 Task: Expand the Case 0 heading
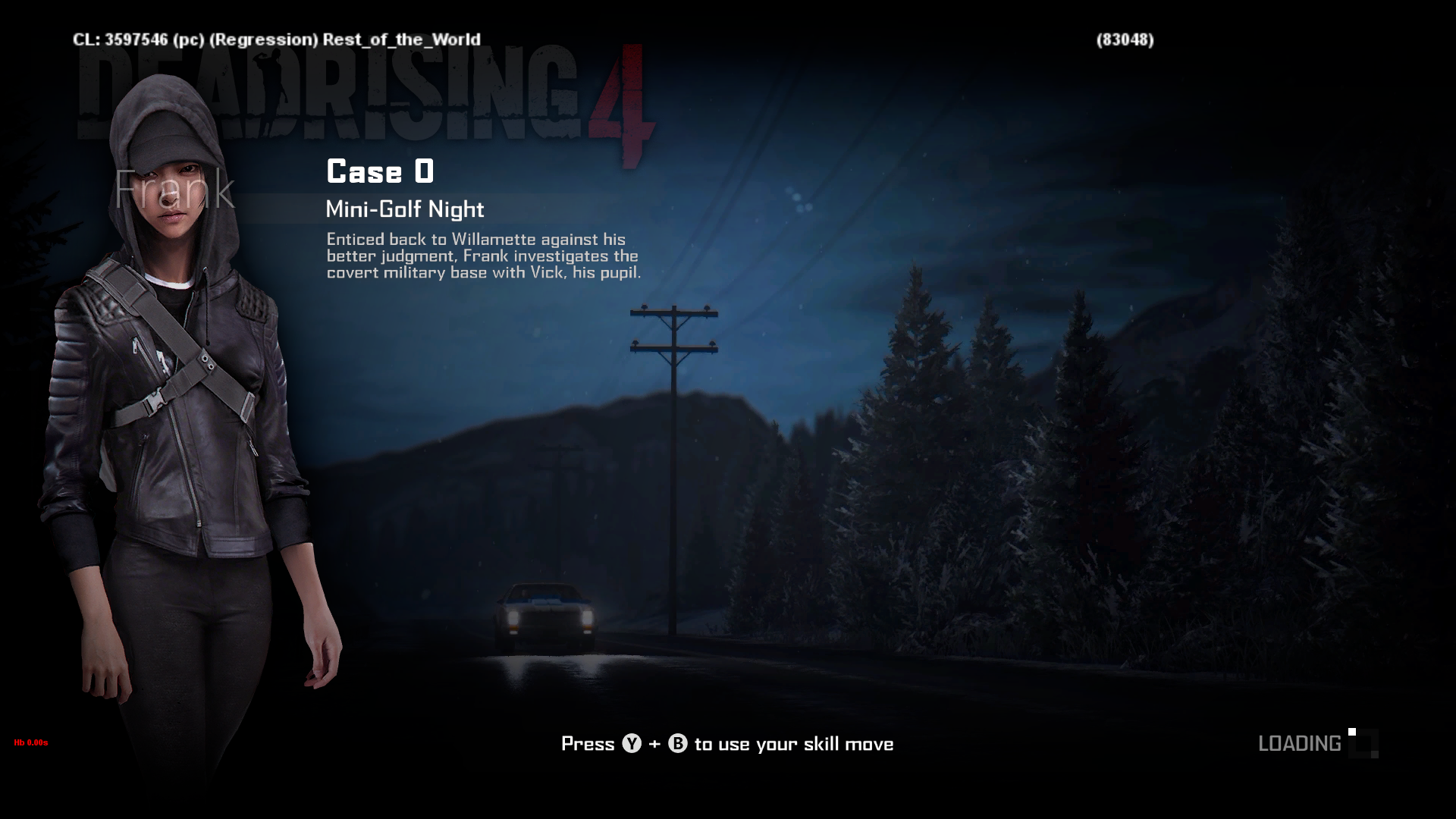pyautogui.click(x=379, y=172)
